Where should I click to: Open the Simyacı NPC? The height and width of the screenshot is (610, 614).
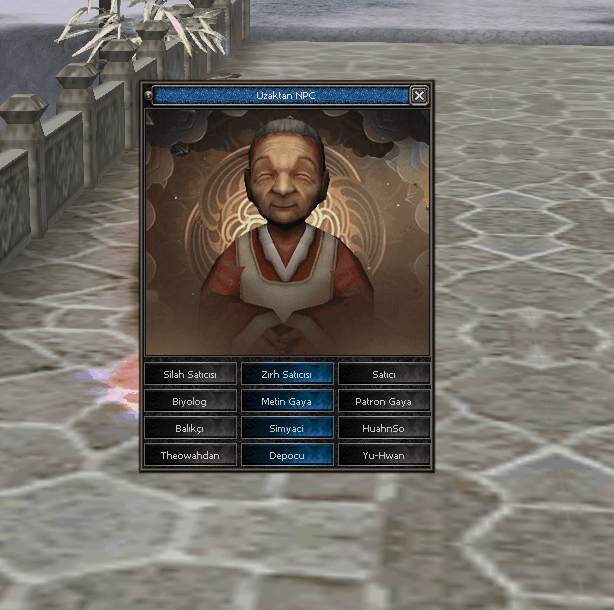point(286,428)
